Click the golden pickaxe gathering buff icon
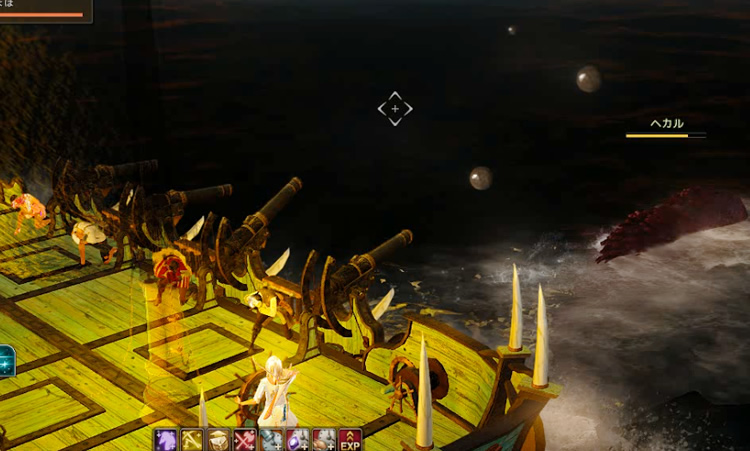The image size is (750, 451). click(x=192, y=440)
